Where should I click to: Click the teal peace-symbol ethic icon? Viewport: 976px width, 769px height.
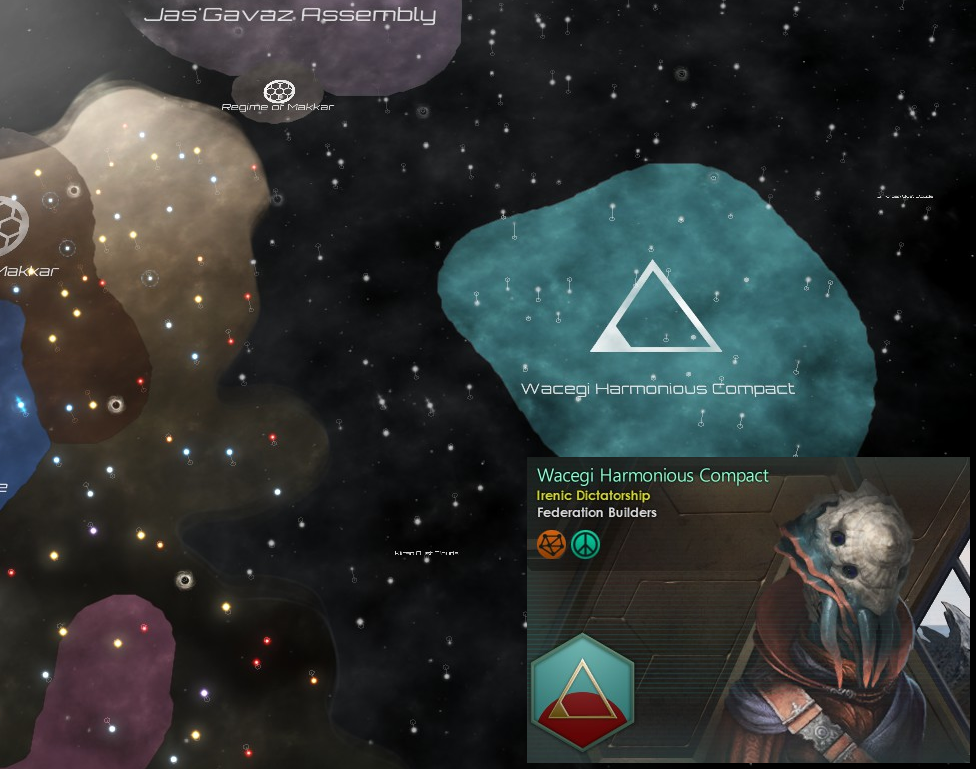pos(585,543)
